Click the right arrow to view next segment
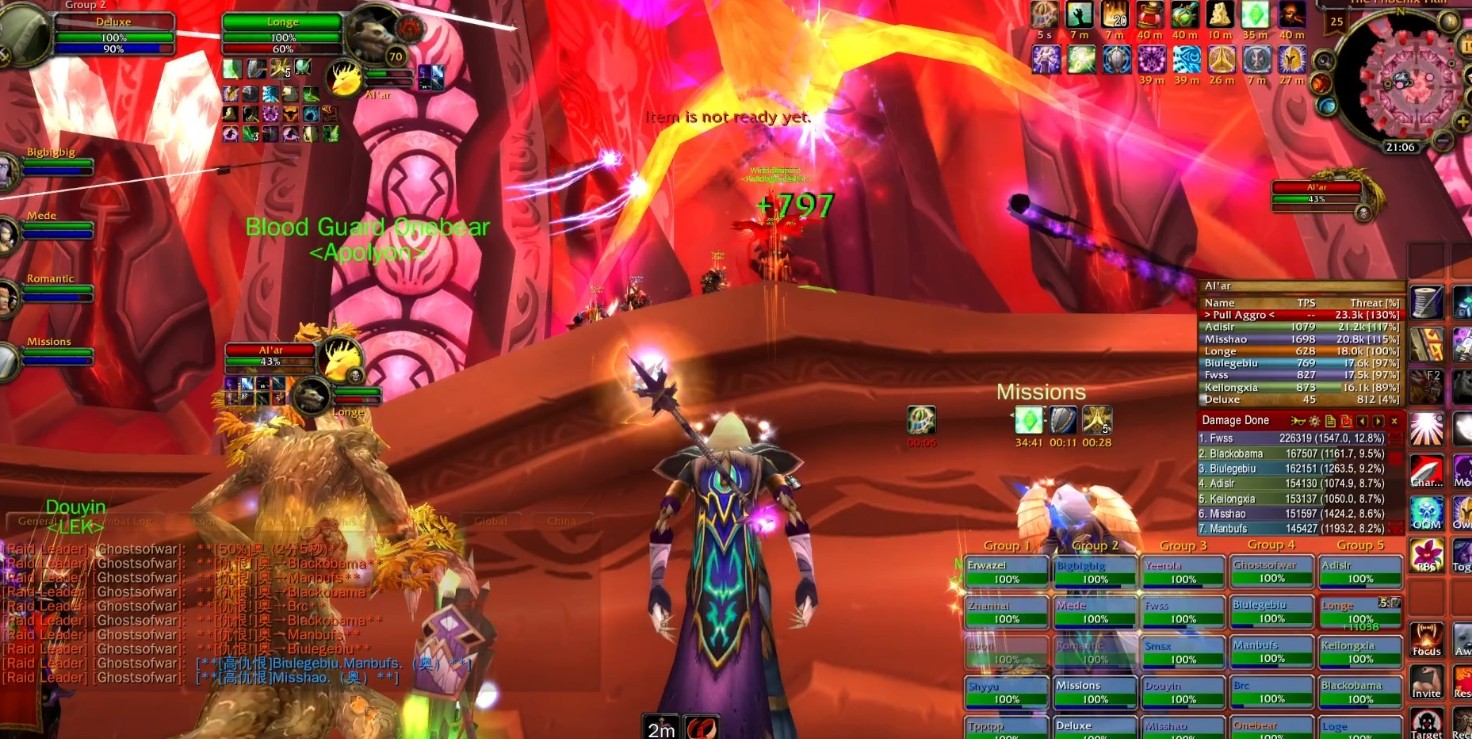The height and width of the screenshot is (739, 1472). tap(1378, 420)
